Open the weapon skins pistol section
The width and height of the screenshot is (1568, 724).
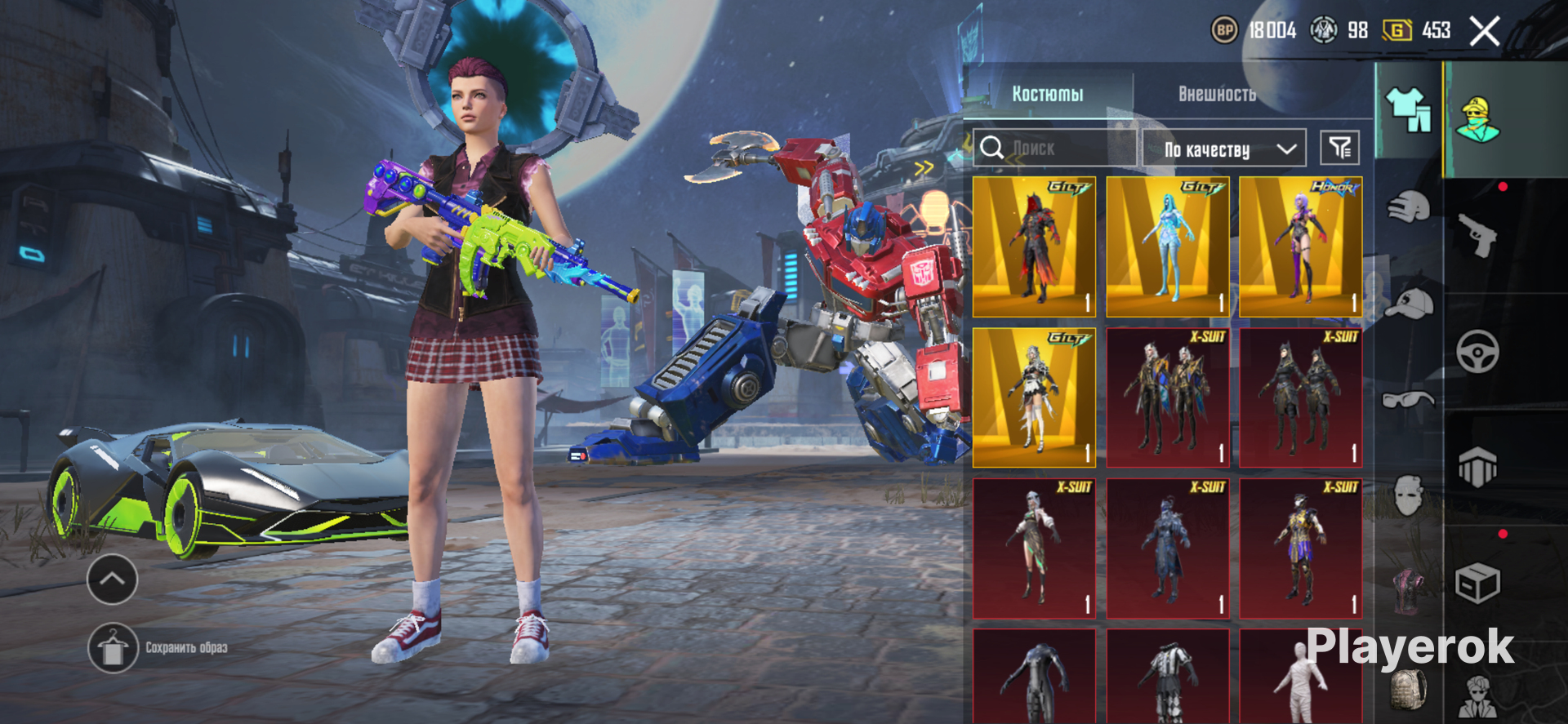coord(1477,235)
